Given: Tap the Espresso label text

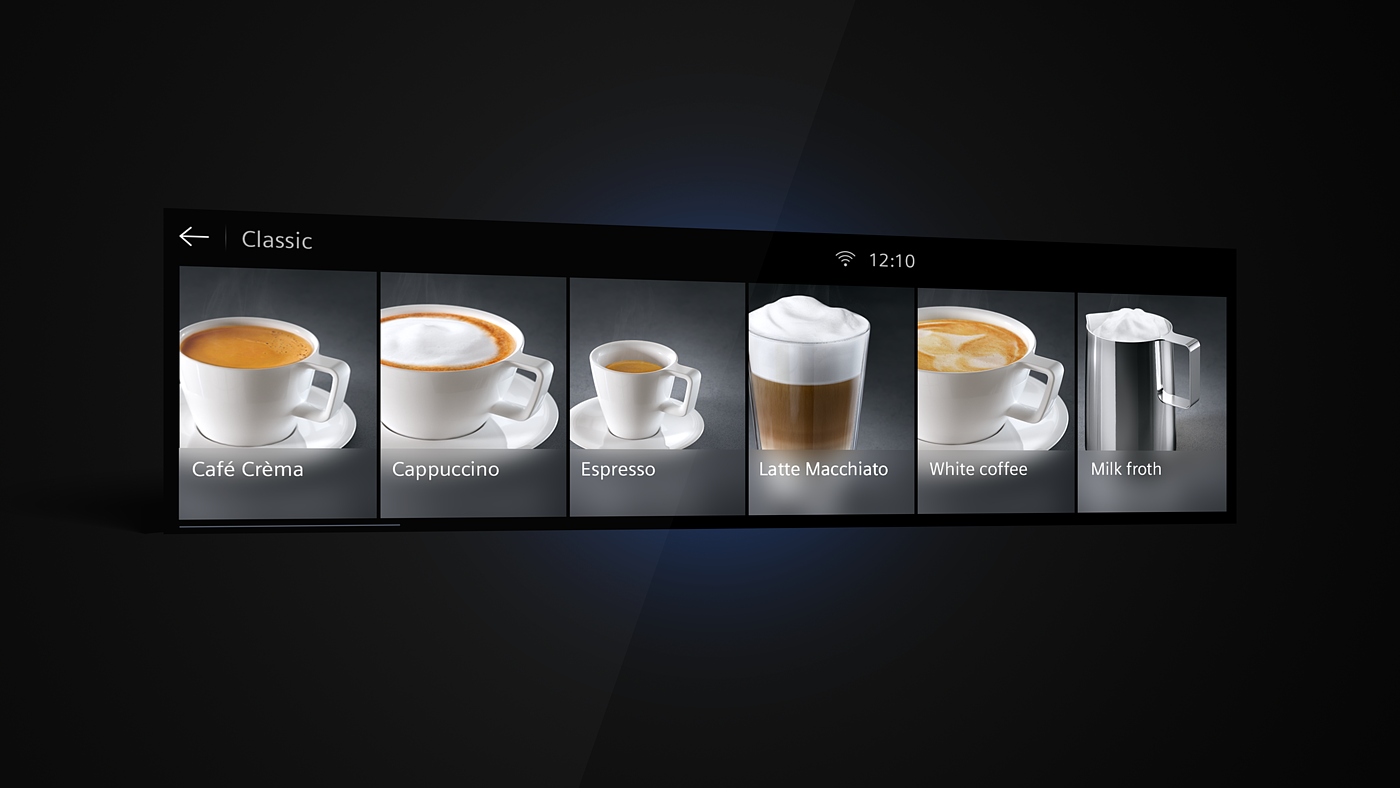Looking at the screenshot, I should point(617,468).
